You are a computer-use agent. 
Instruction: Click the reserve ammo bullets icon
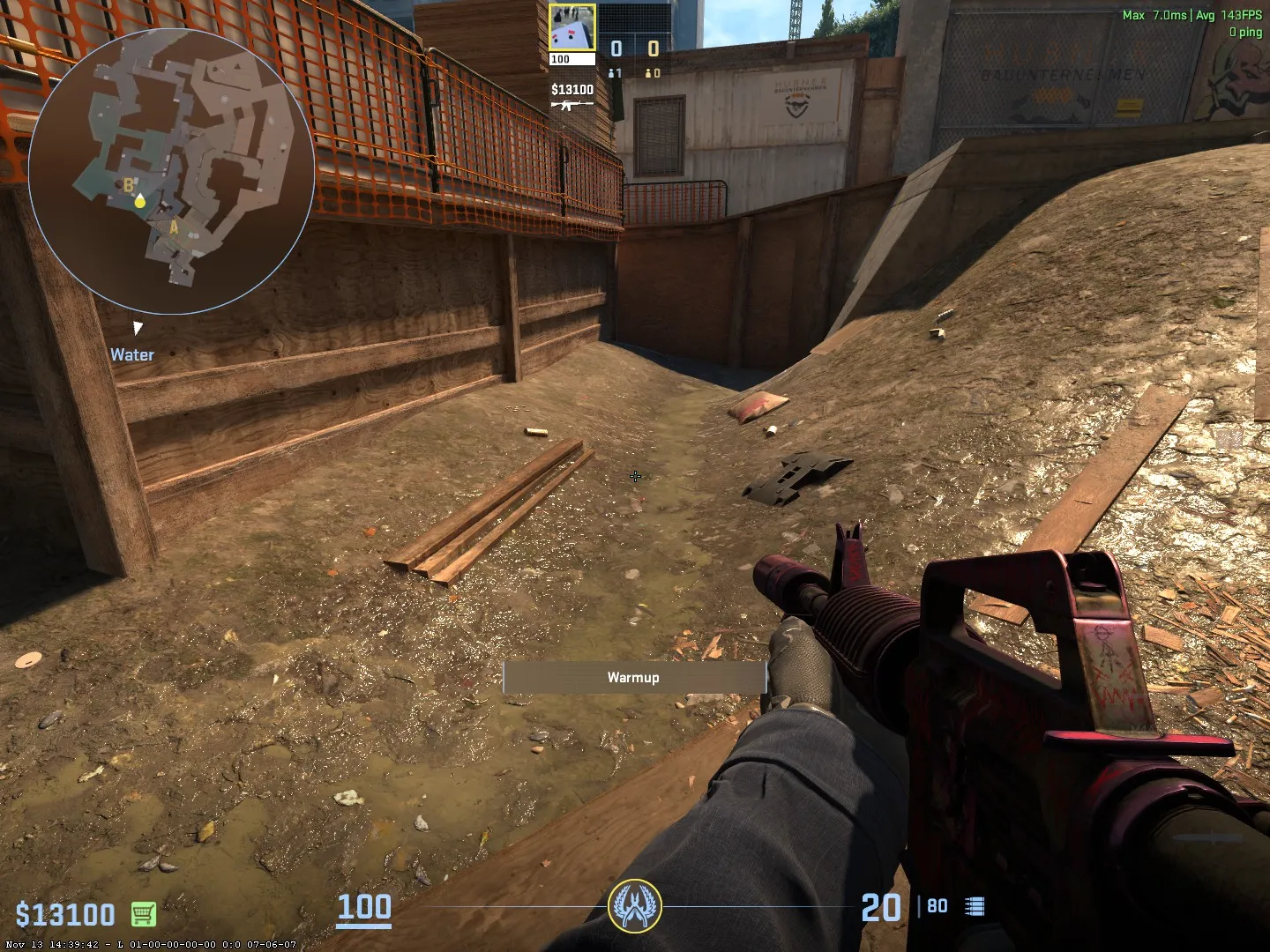[975, 904]
